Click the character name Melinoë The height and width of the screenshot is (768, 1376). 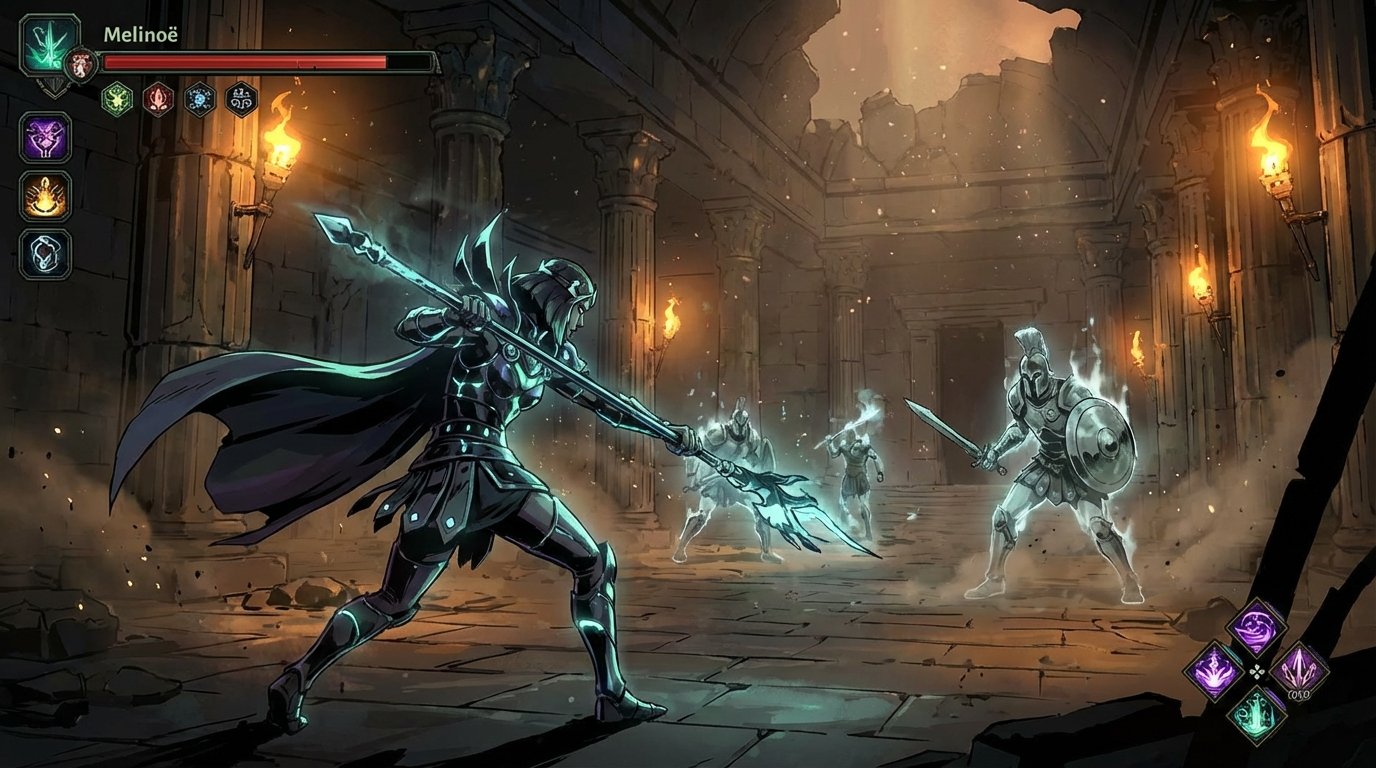tap(140, 35)
